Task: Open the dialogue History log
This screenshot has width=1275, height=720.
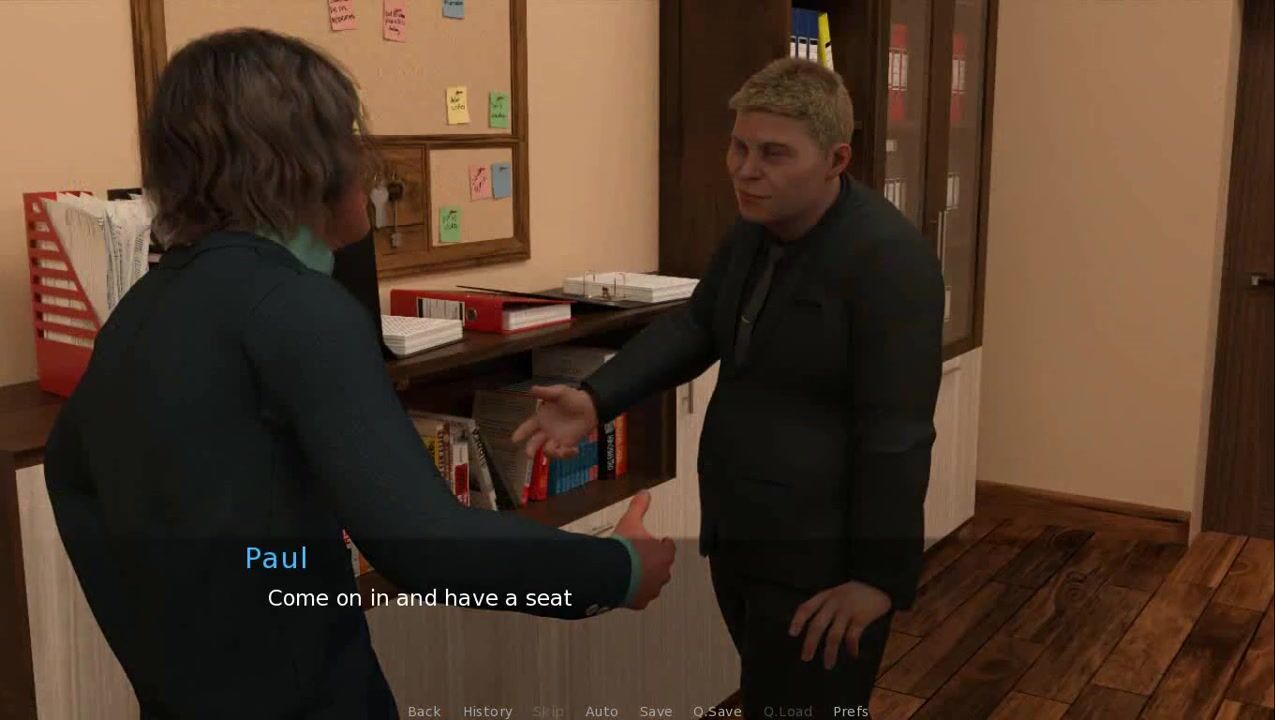Action: tap(487, 711)
